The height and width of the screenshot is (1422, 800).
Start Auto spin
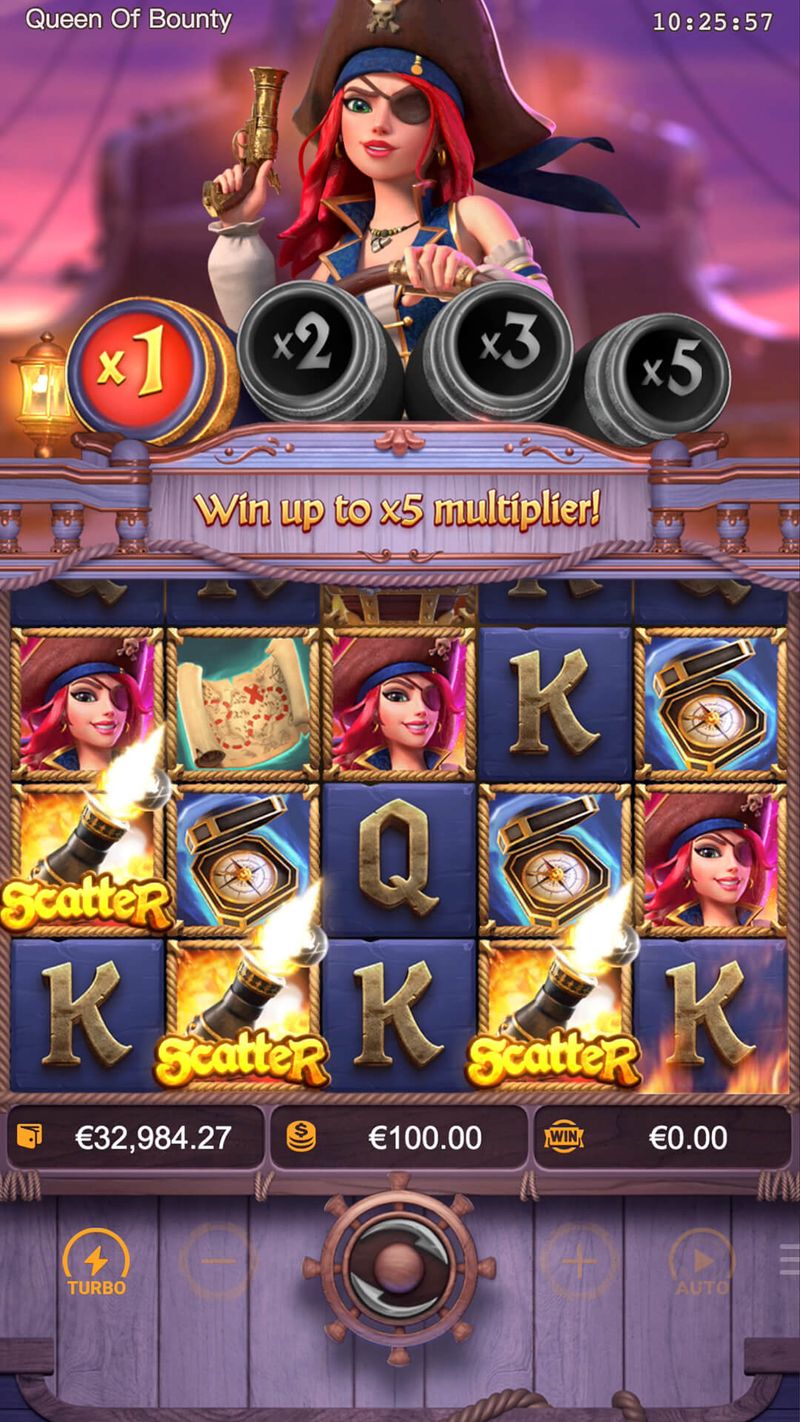701,1263
